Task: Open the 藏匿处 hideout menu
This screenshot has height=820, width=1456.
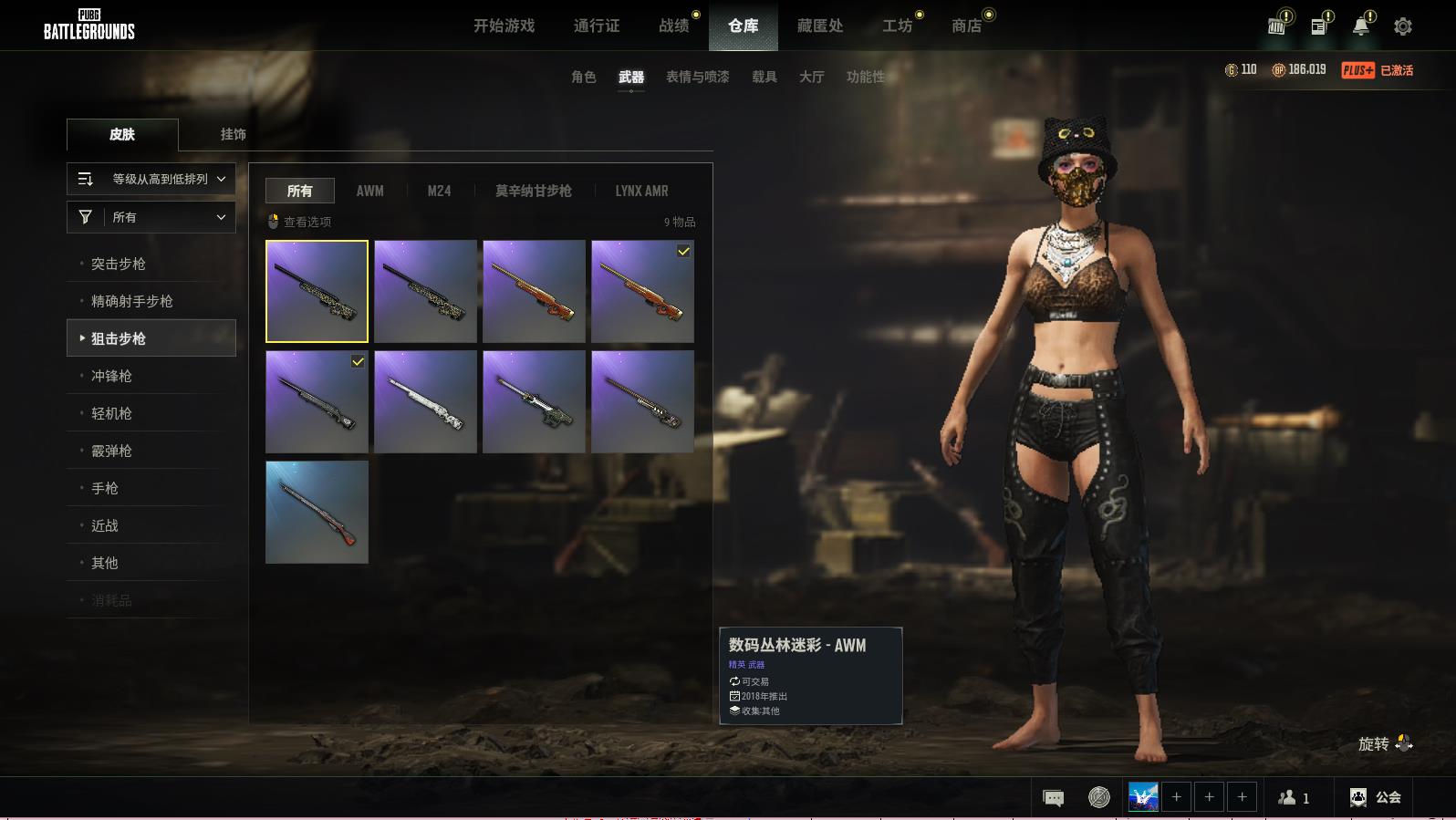Action: pyautogui.click(x=819, y=26)
